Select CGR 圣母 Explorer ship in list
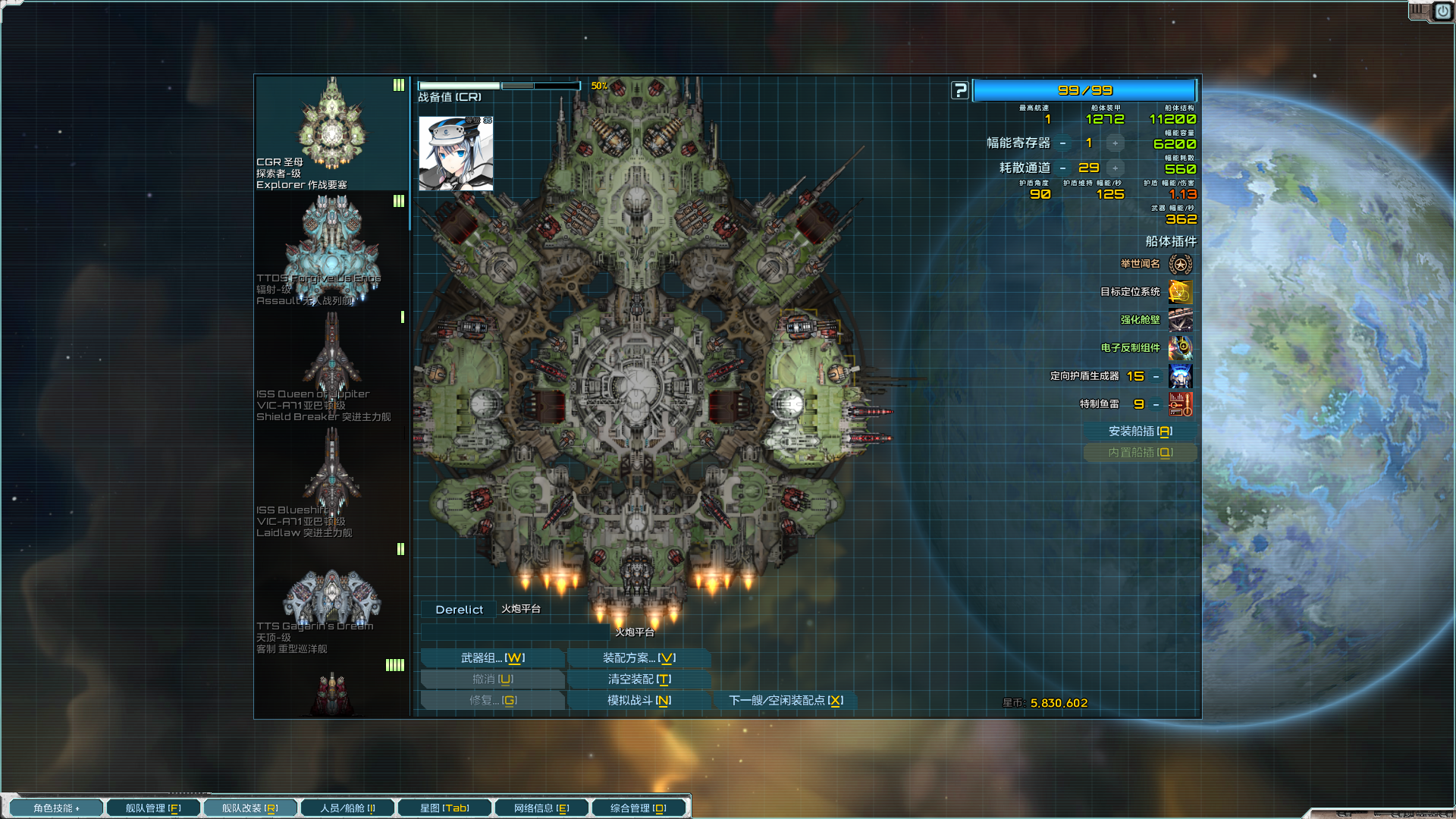This screenshot has width=1456, height=819. tap(331, 133)
